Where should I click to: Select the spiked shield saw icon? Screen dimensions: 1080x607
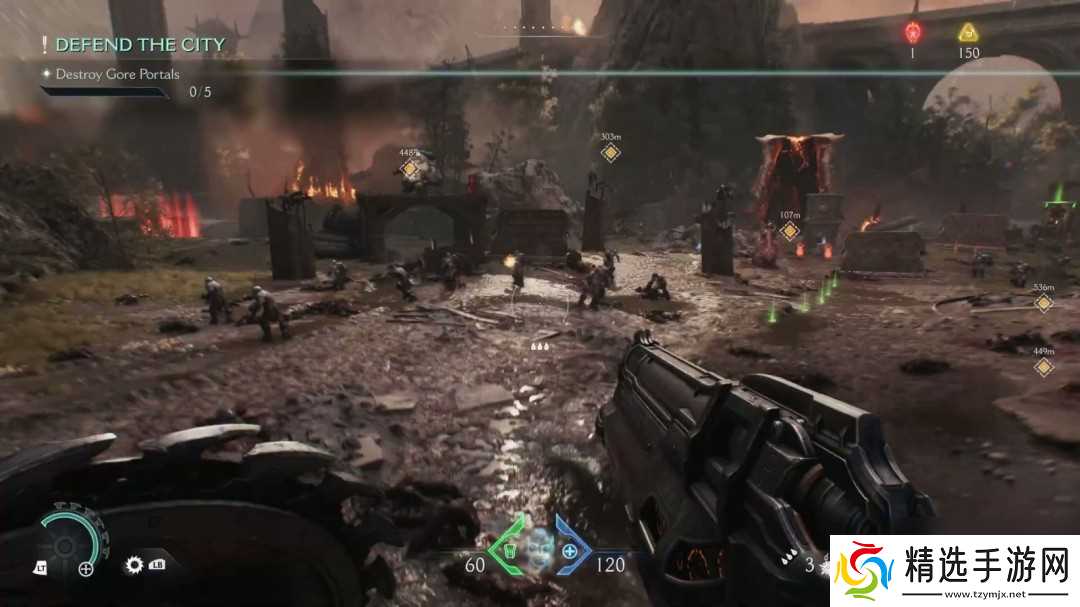click(134, 565)
